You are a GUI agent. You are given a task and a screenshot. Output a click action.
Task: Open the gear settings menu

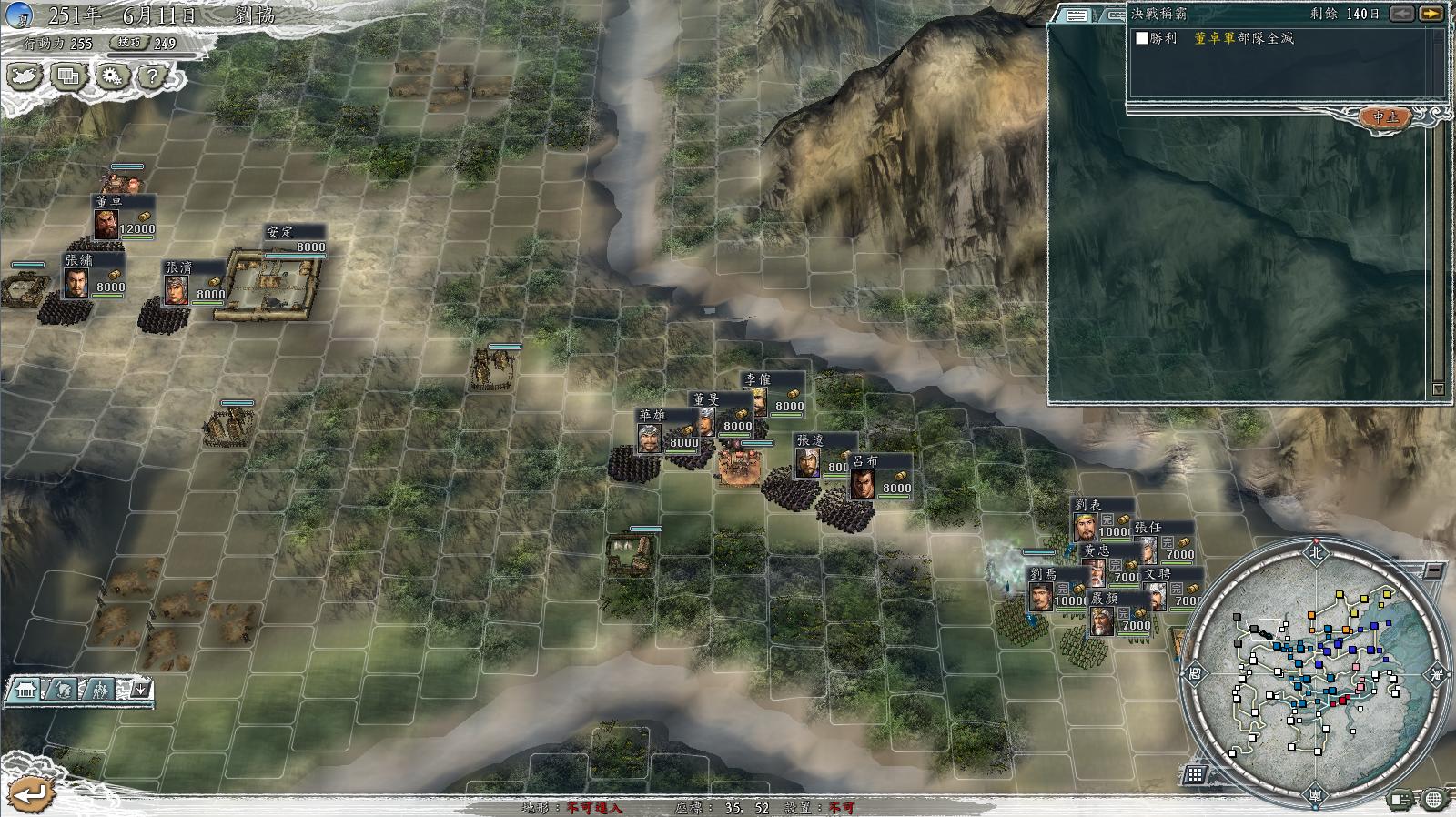(x=111, y=76)
